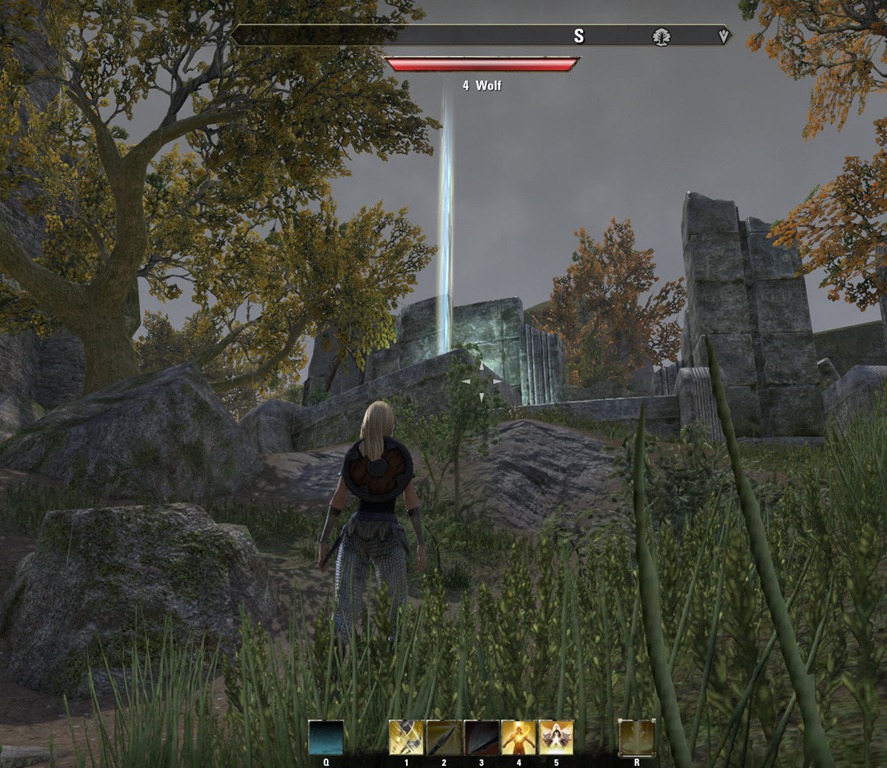
Task: Cast the golden spear ability in slot 2
Action: 443,737
